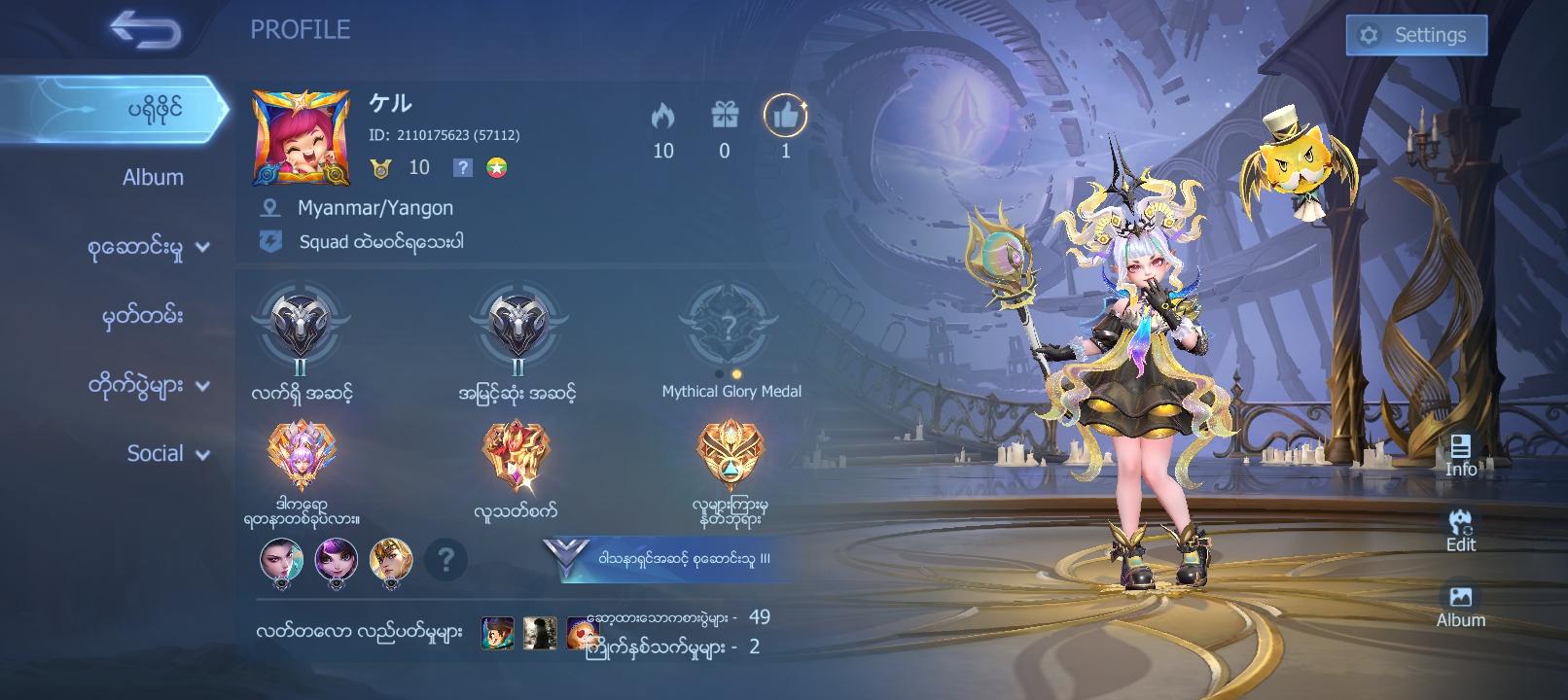Open the Settings menu
Image resolution: width=1568 pixels, height=700 pixels.
tap(1415, 33)
